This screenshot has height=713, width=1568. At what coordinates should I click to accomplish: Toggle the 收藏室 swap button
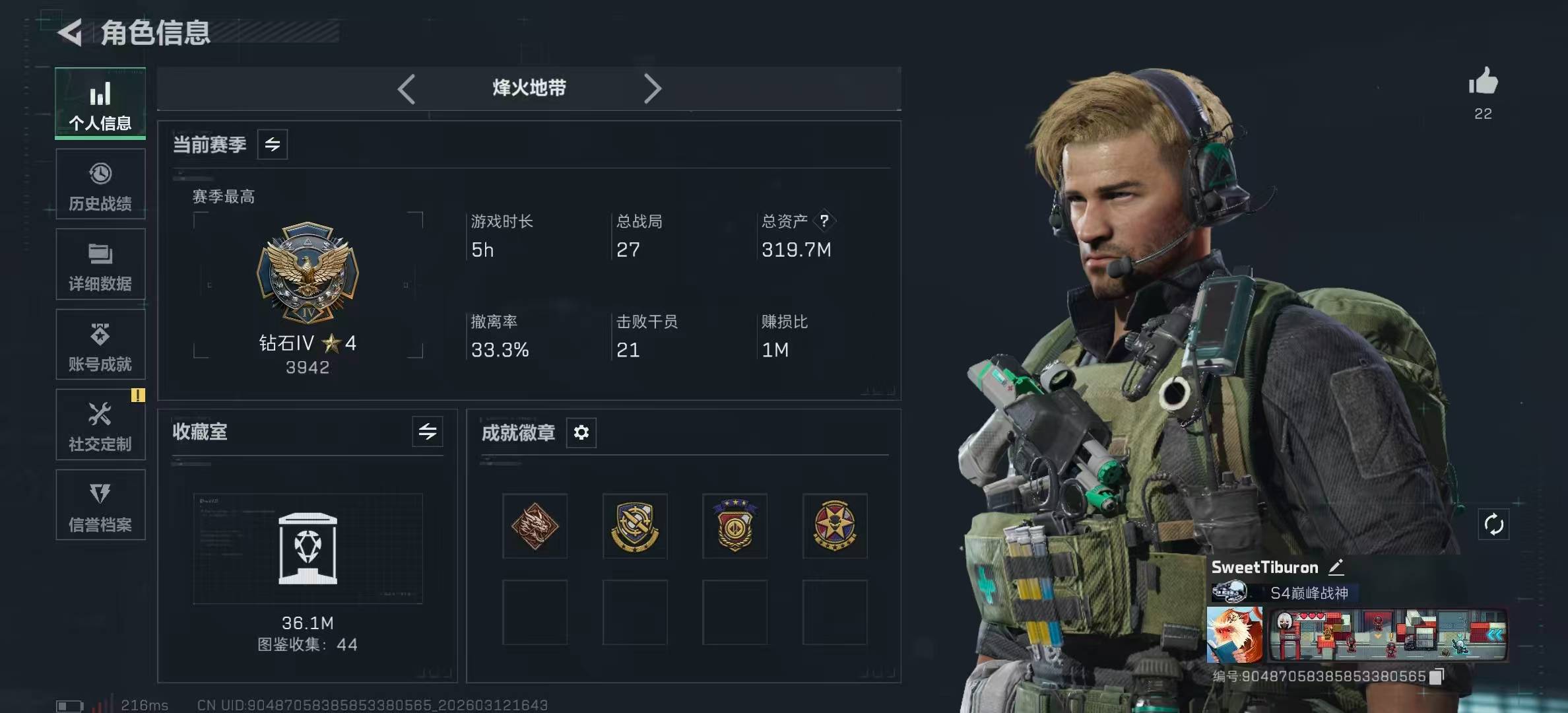click(x=428, y=432)
